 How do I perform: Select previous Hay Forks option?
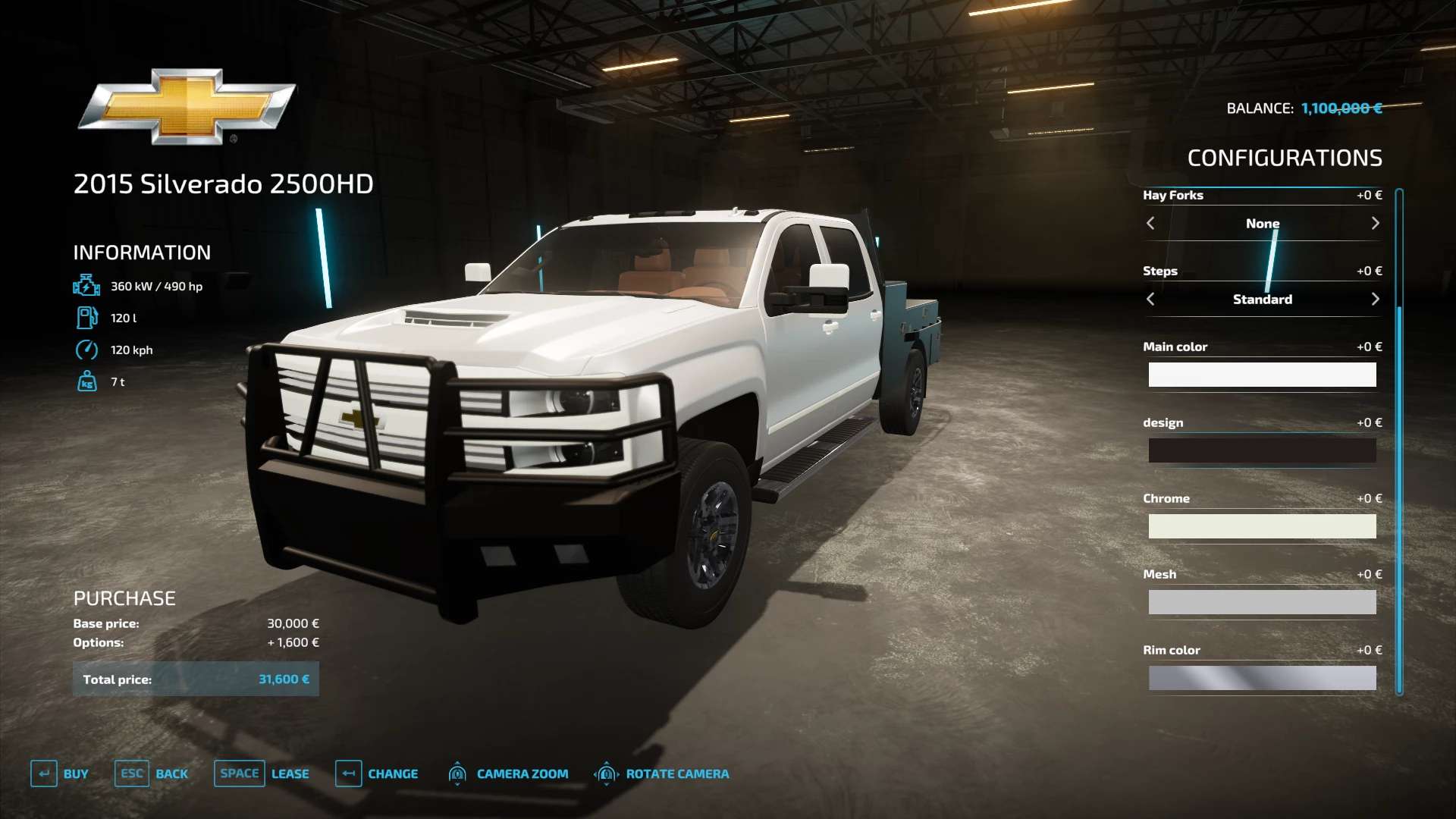[x=1150, y=223]
